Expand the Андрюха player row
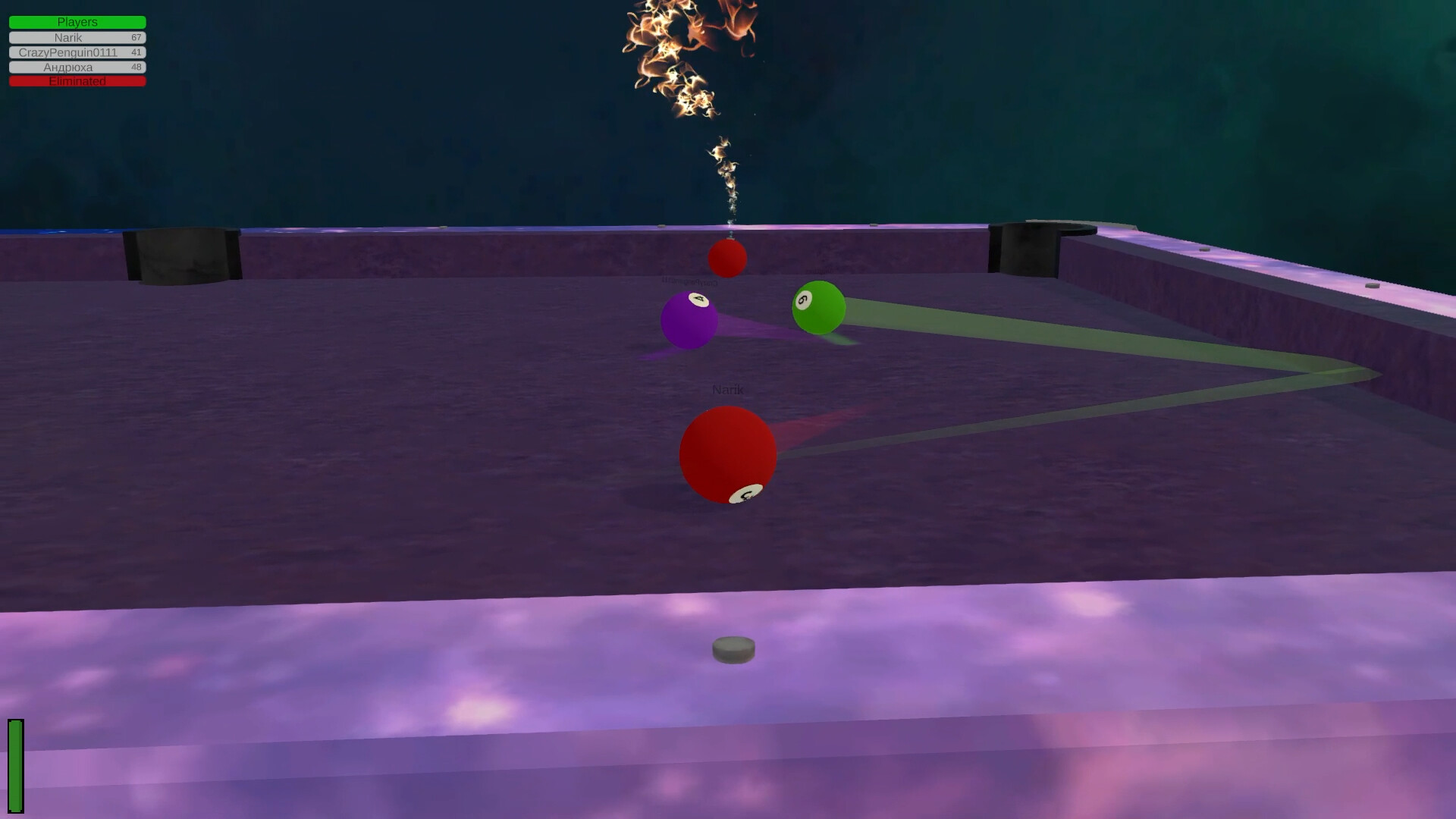The height and width of the screenshot is (819, 1456). (x=76, y=67)
